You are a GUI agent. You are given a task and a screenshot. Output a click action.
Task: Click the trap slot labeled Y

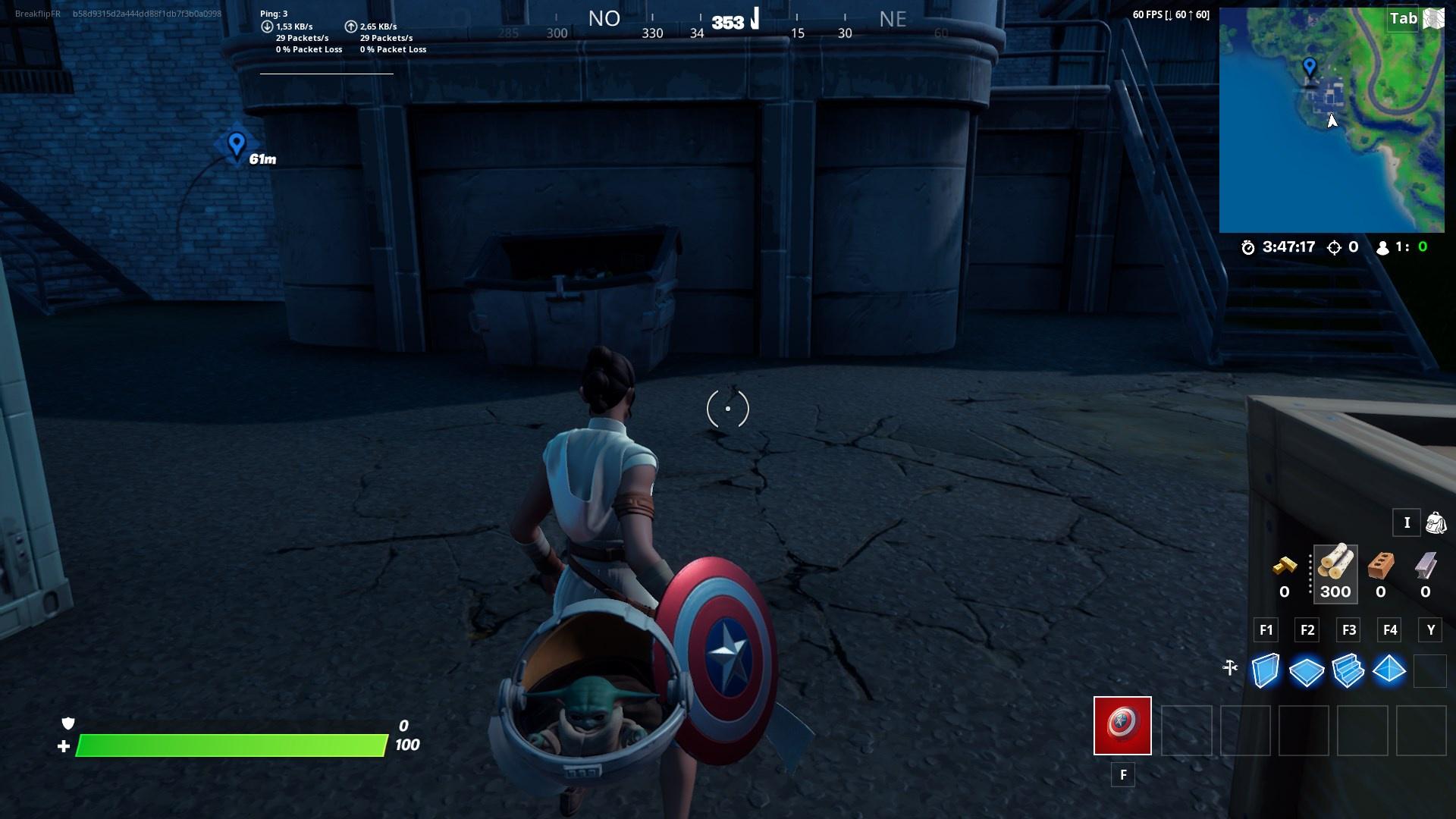tap(1430, 670)
